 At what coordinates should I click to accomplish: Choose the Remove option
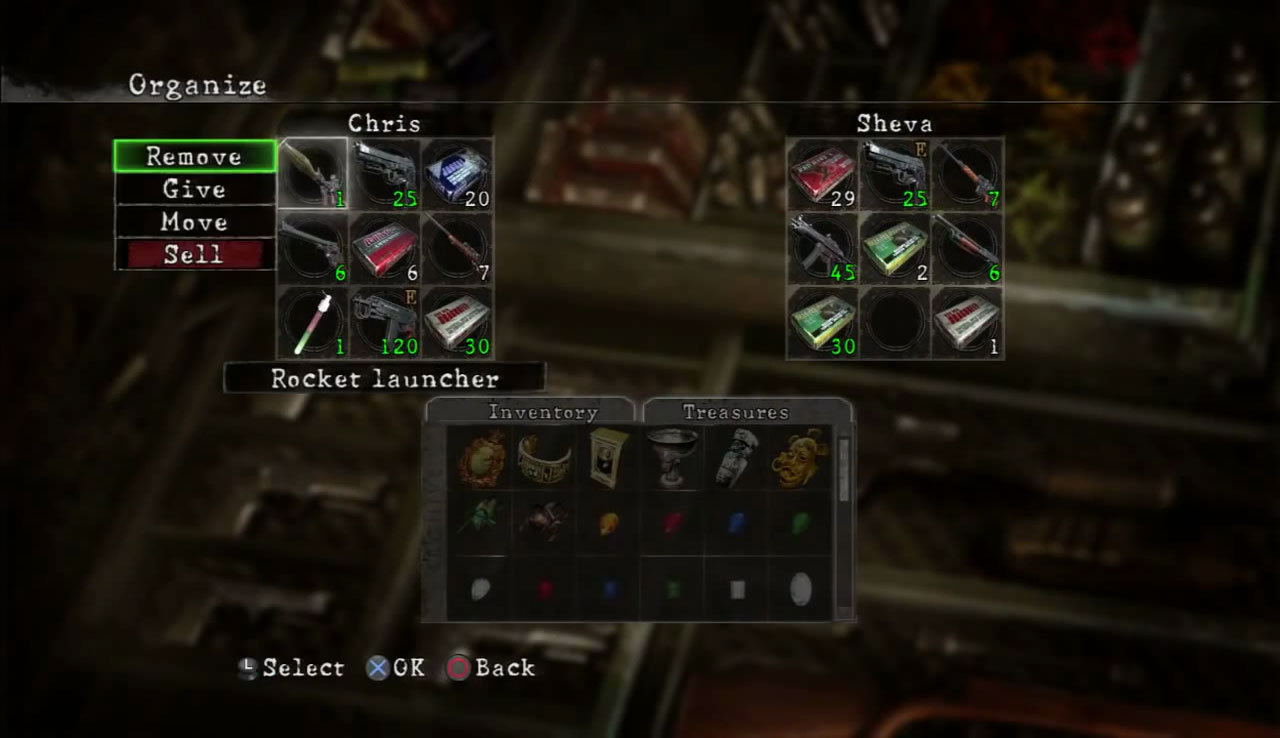pyautogui.click(x=194, y=157)
